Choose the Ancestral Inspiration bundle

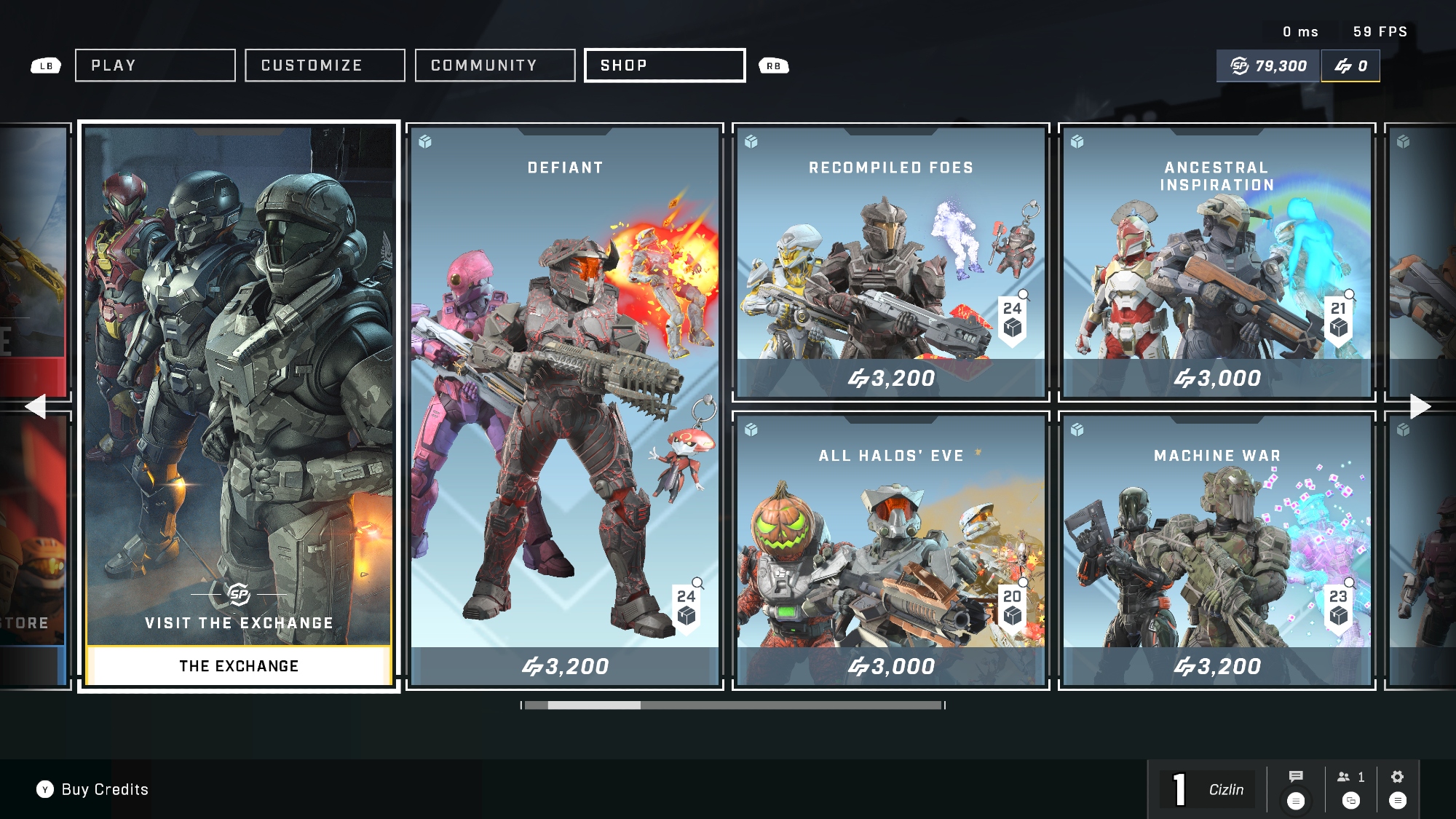pyautogui.click(x=1217, y=262)
